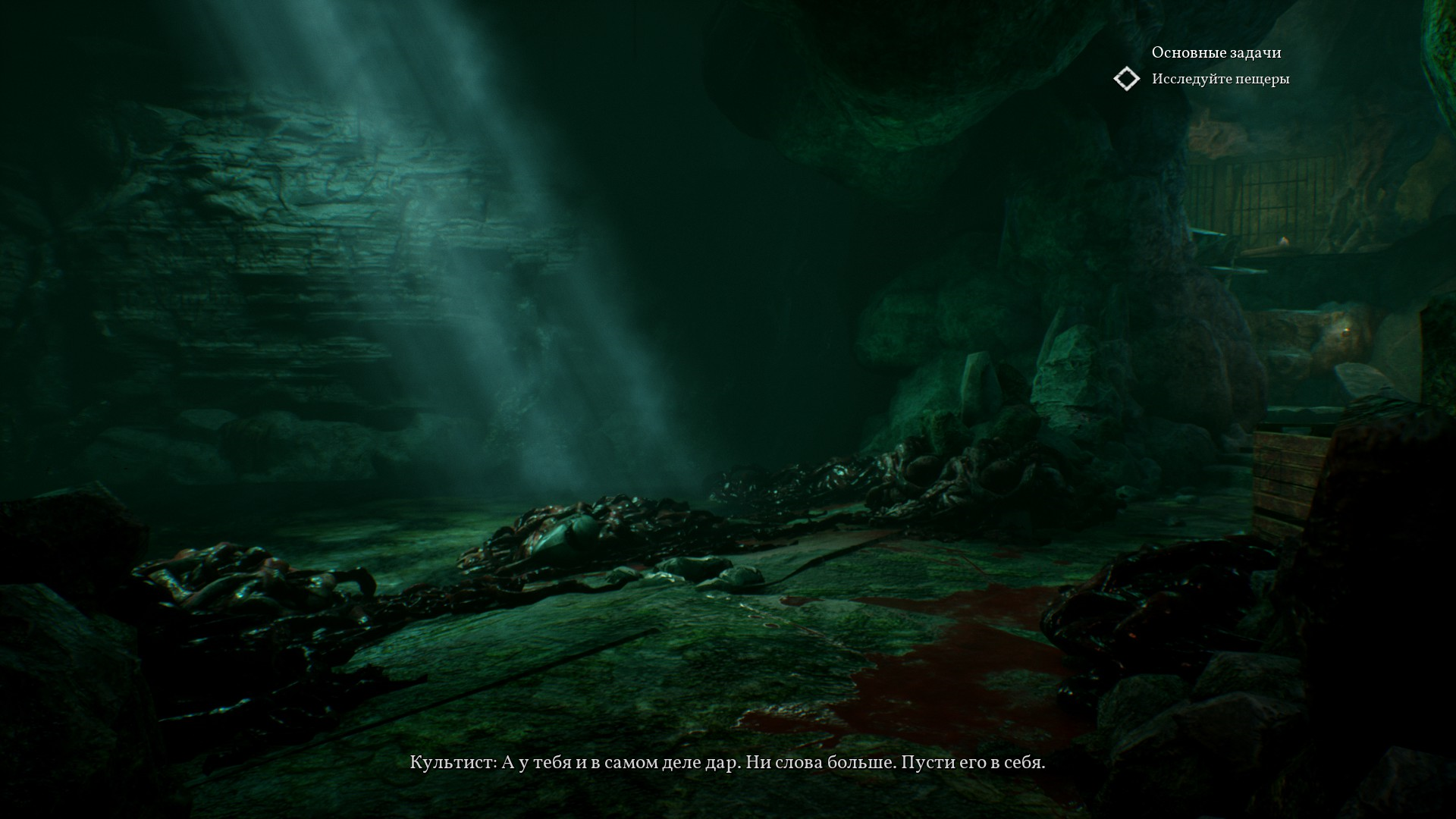Click the diamond objective marker icon

pyautogui.click(x=1126, y=79)
